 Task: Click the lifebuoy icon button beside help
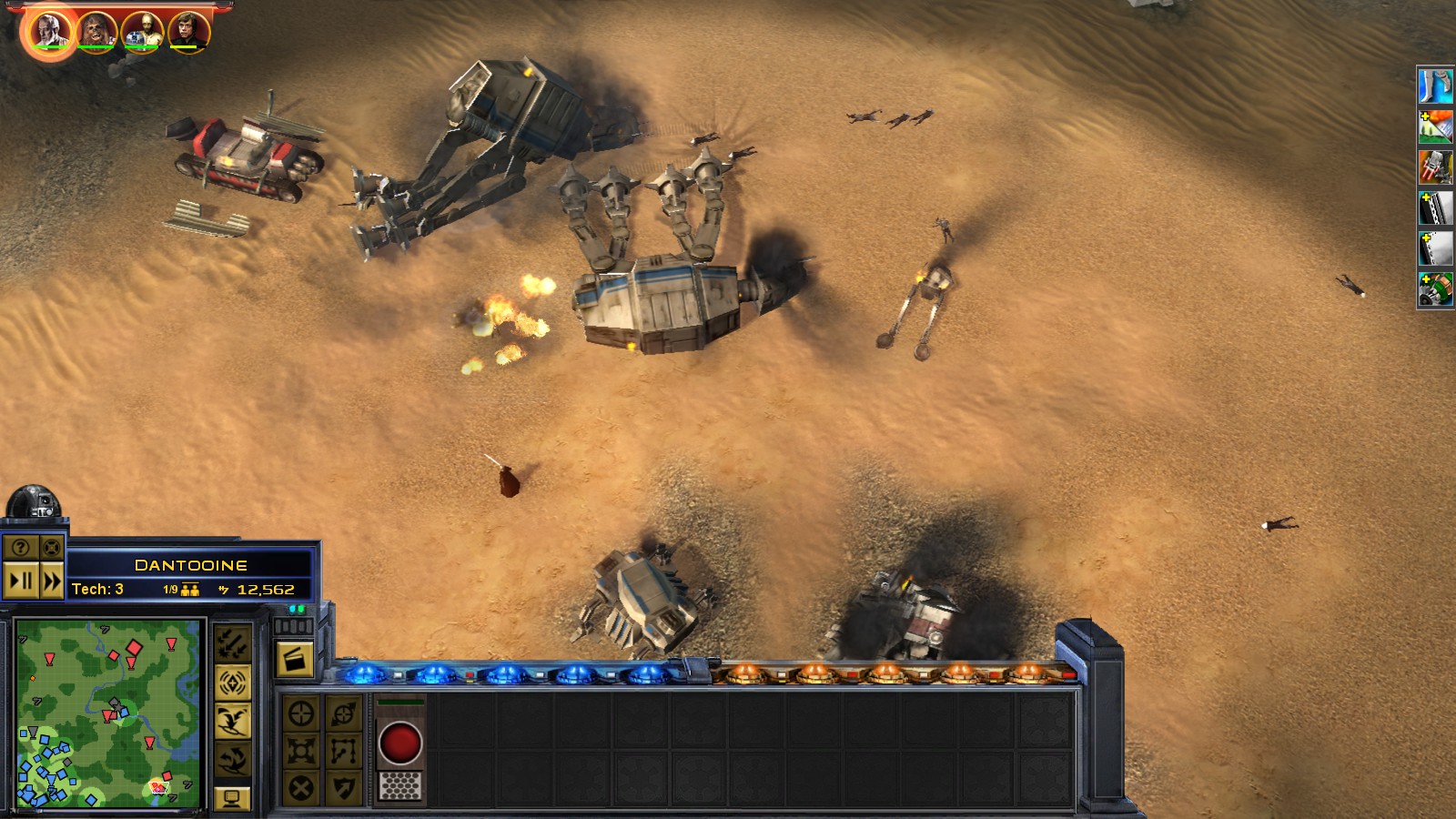click(52, 547)
